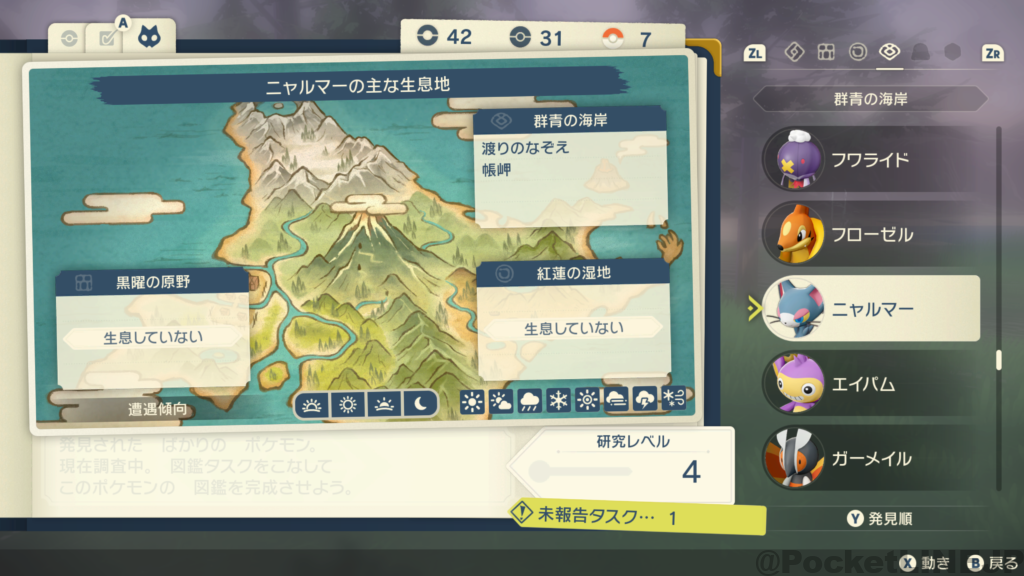Open the エイパム Pokédex entry
Image resolution: width=1024 pixels, height=576 pixels.
point(869,384)
